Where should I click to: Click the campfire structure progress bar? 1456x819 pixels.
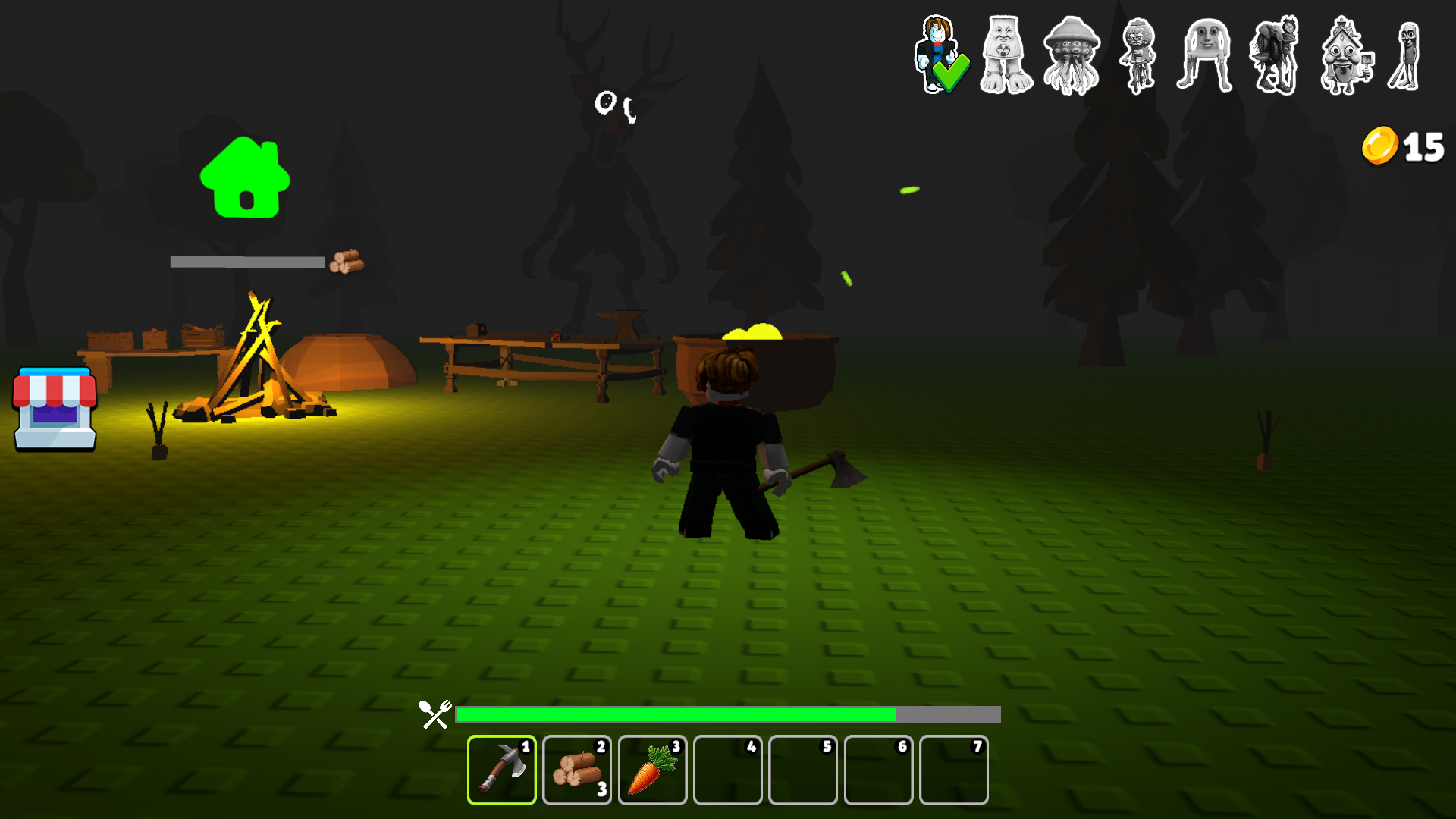click(x=248, y=262)
